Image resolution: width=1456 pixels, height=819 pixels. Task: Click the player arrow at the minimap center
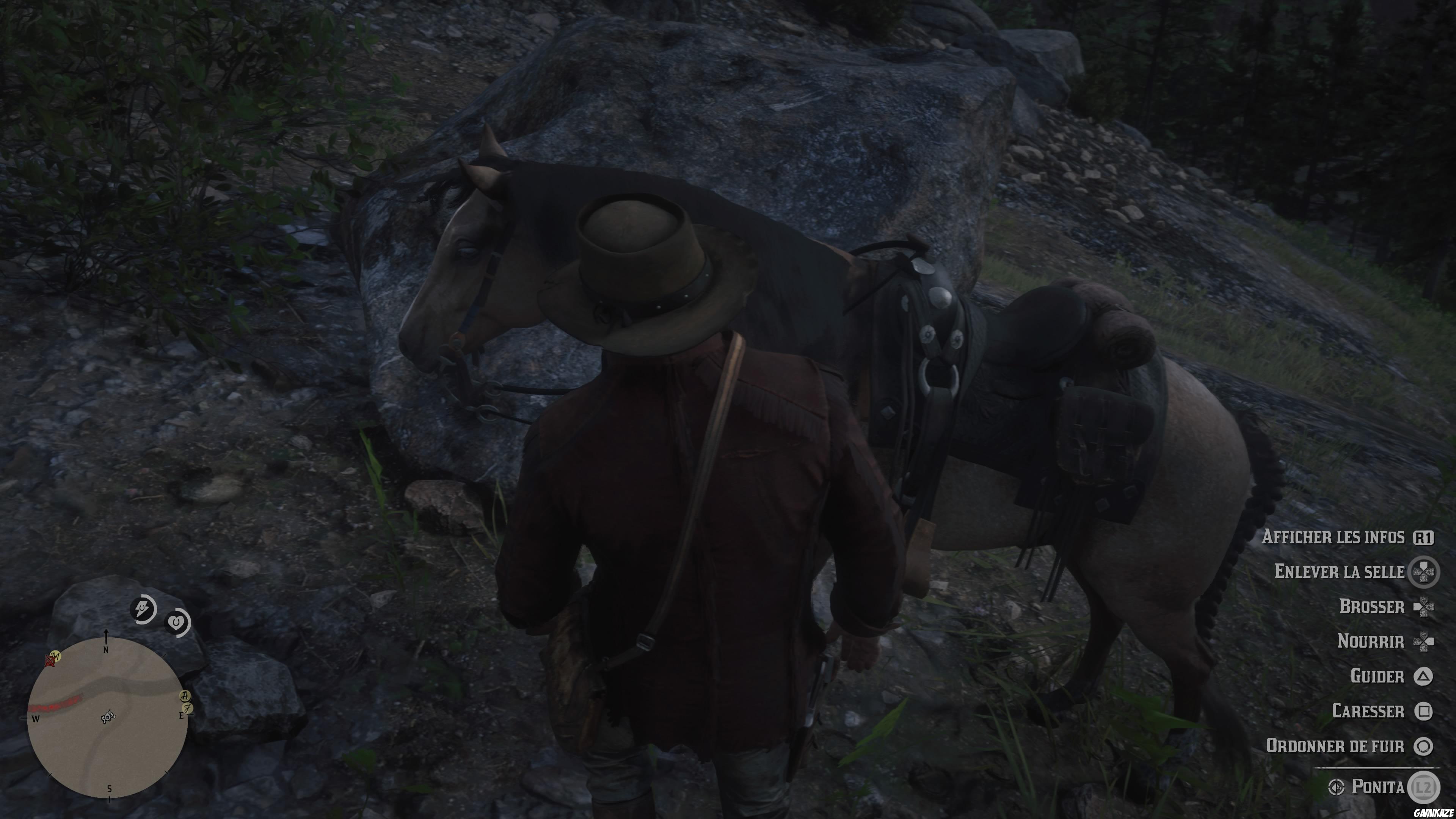(x=108, y=717)
